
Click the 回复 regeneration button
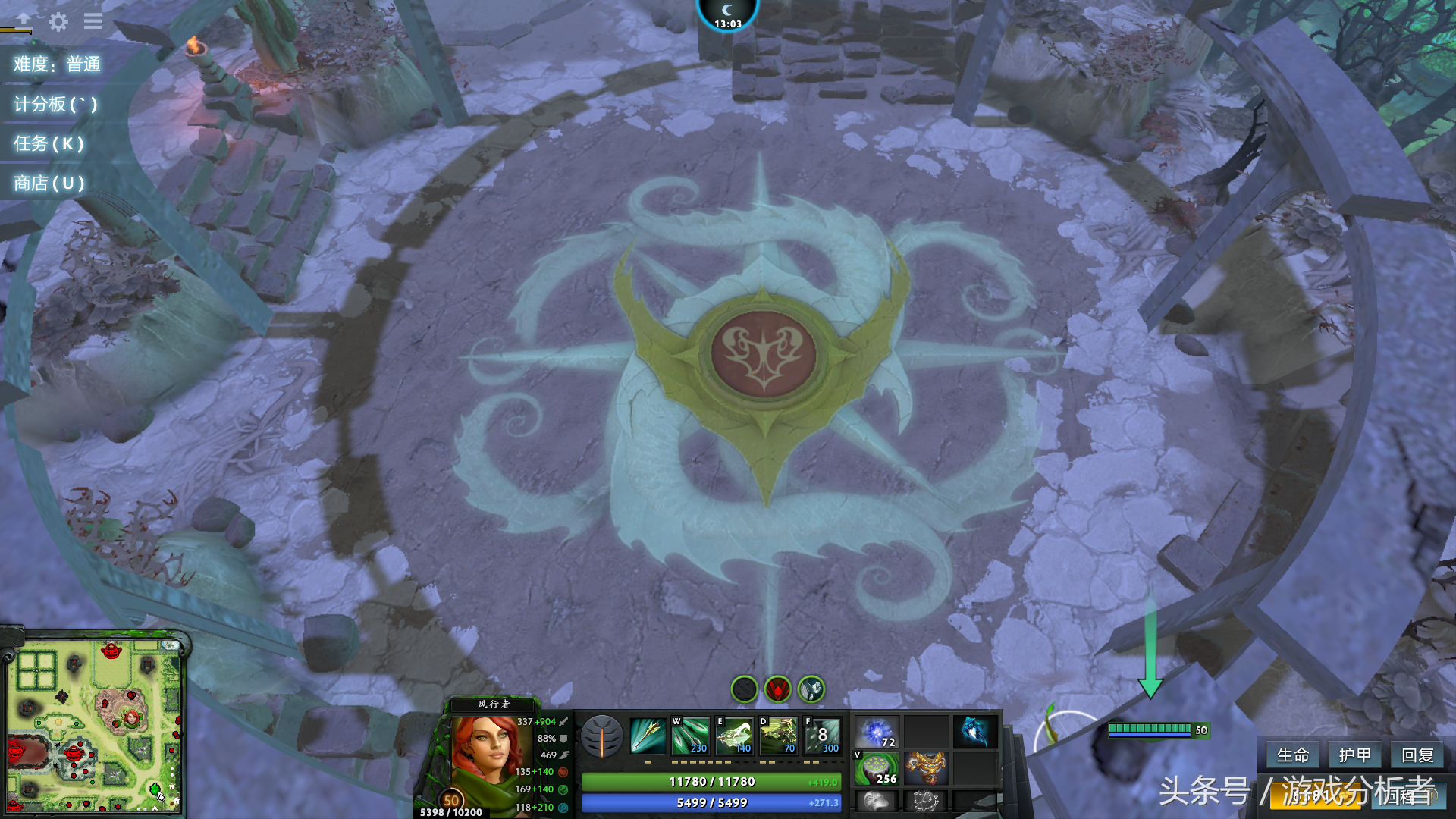pyautogui.click(x=1417, y=755)
